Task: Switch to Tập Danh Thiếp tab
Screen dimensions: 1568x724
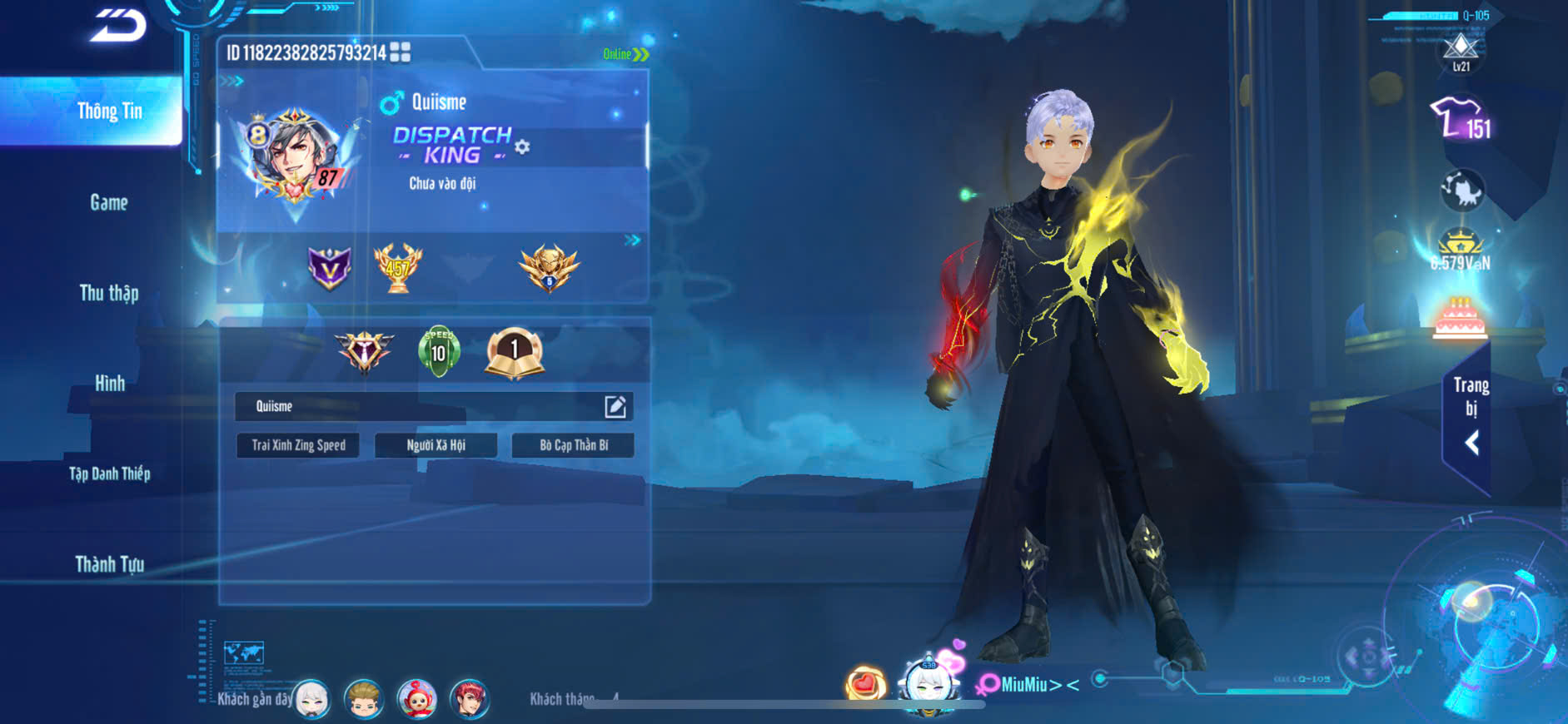Action: click(109, 474)
